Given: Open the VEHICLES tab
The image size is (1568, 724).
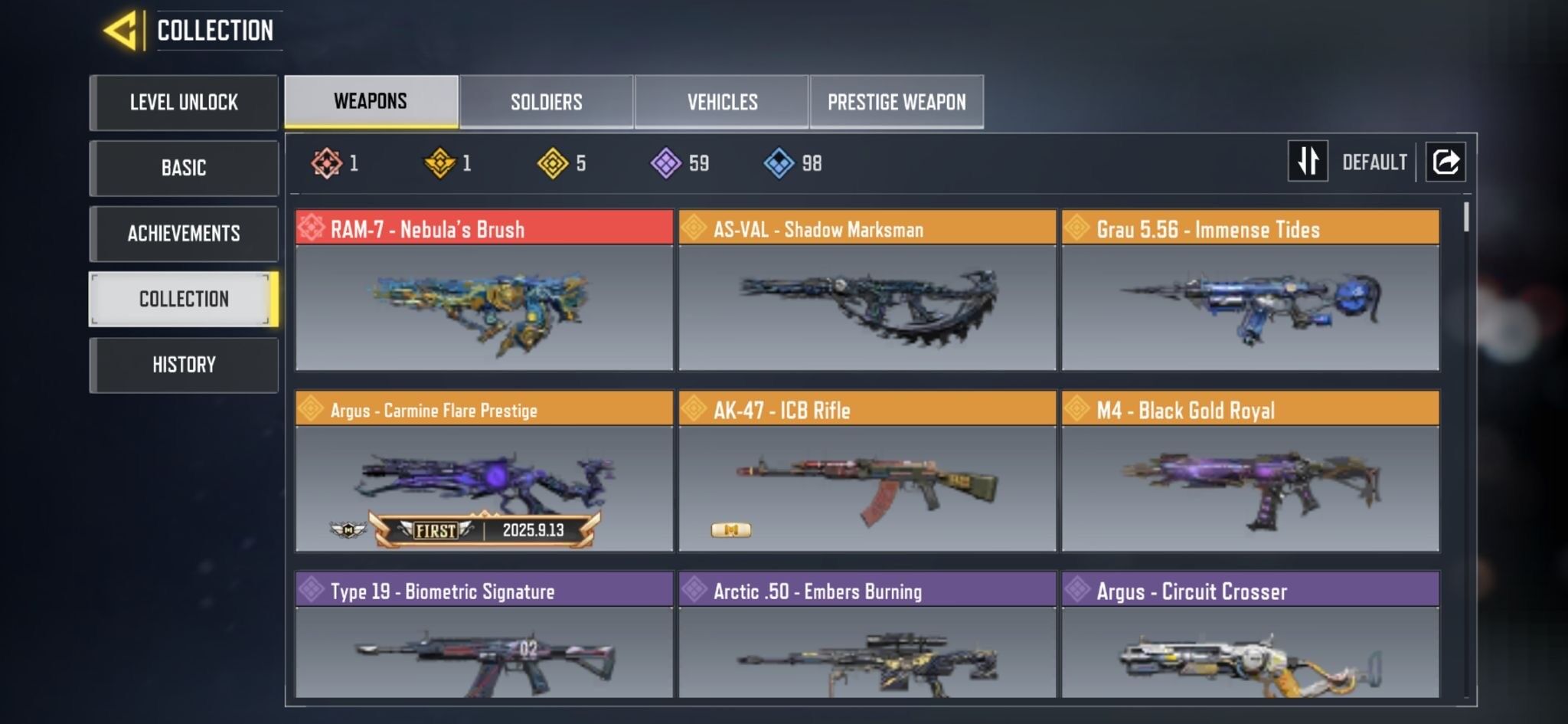Looking at the screenshot, I should pyautogui.click(x=720, y=101).
